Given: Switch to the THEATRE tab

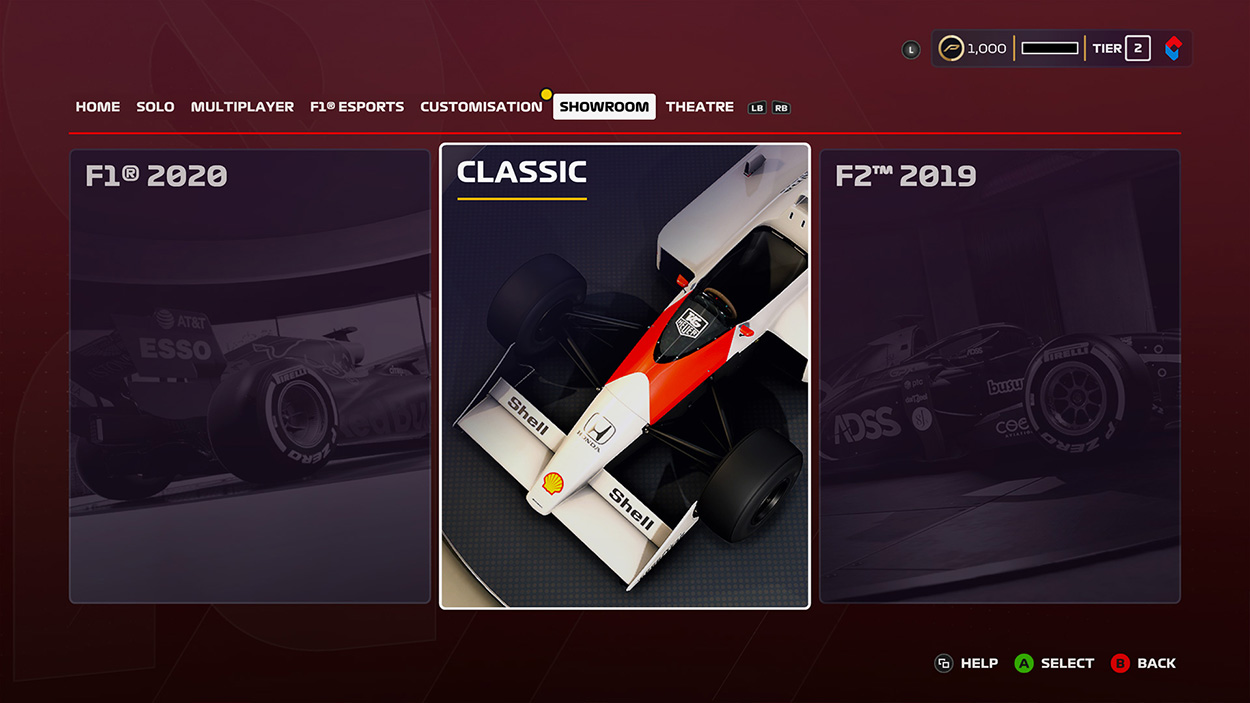Looking at the screenshot, I should click(700, 107).
